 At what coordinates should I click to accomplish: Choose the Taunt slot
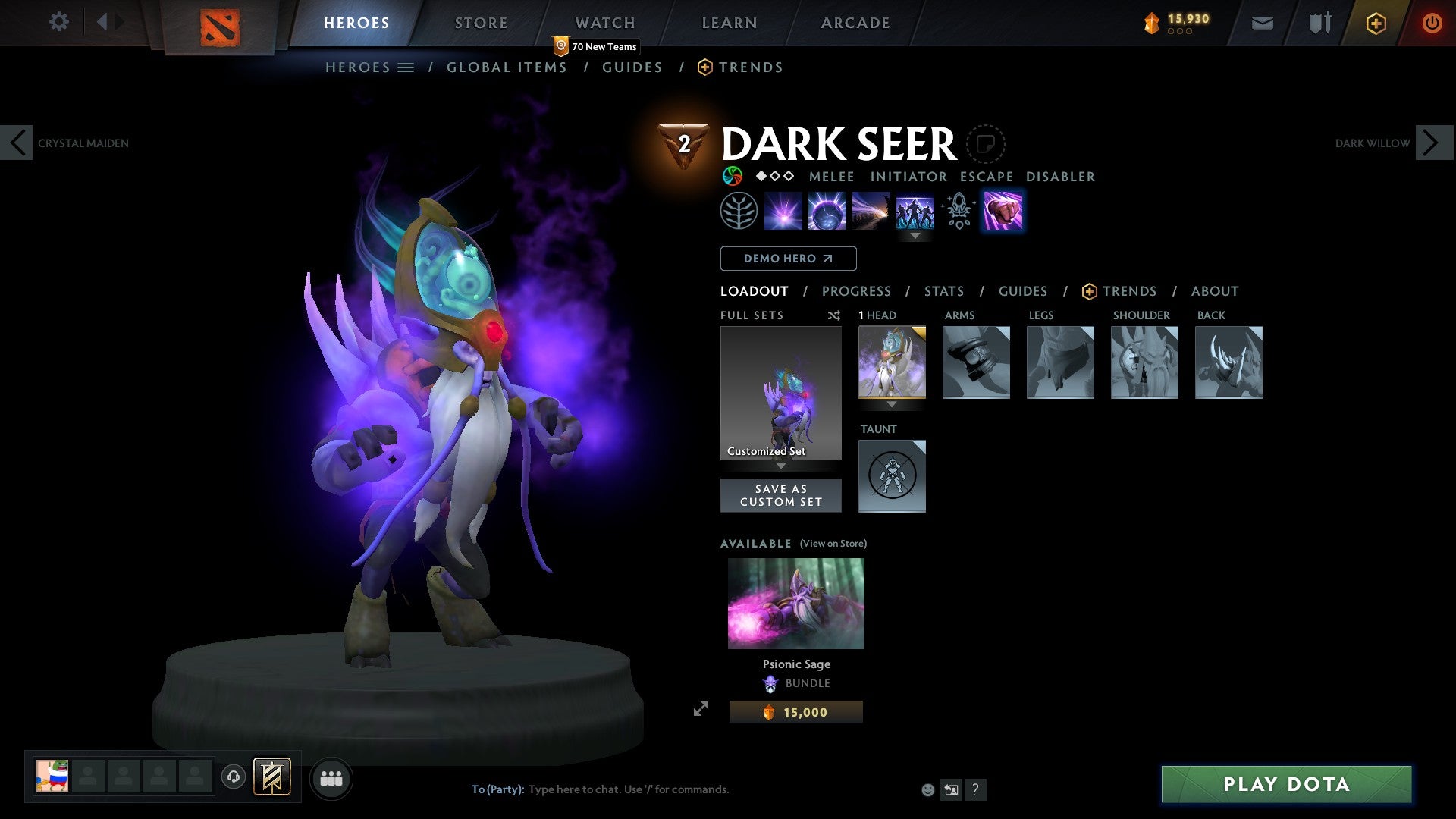pyautogui.click(x=892, y=476)
